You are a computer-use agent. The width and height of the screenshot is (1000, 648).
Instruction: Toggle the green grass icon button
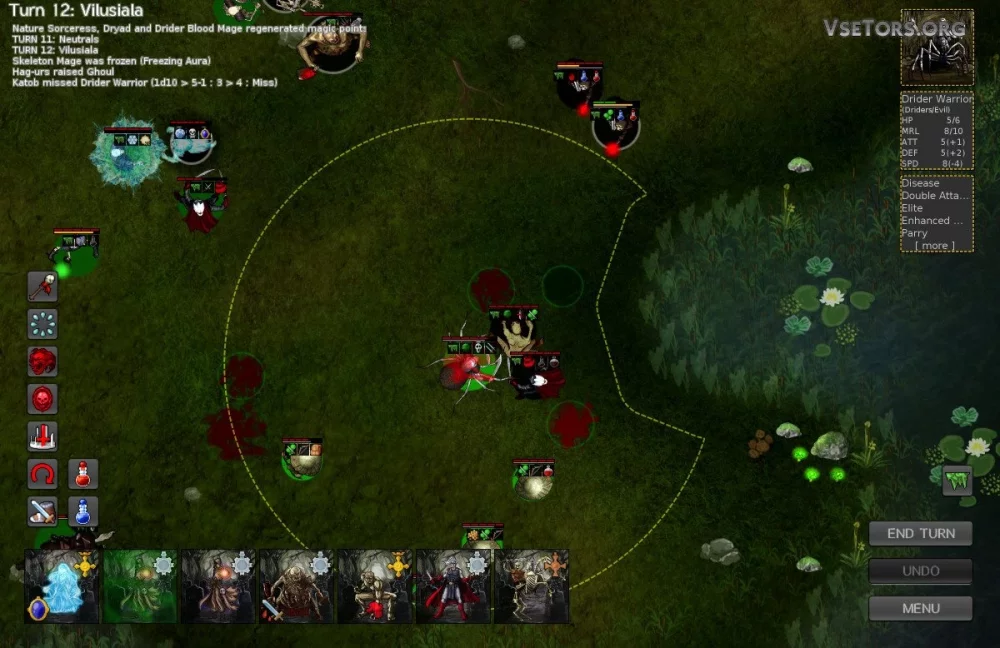[x=957, y=481]
